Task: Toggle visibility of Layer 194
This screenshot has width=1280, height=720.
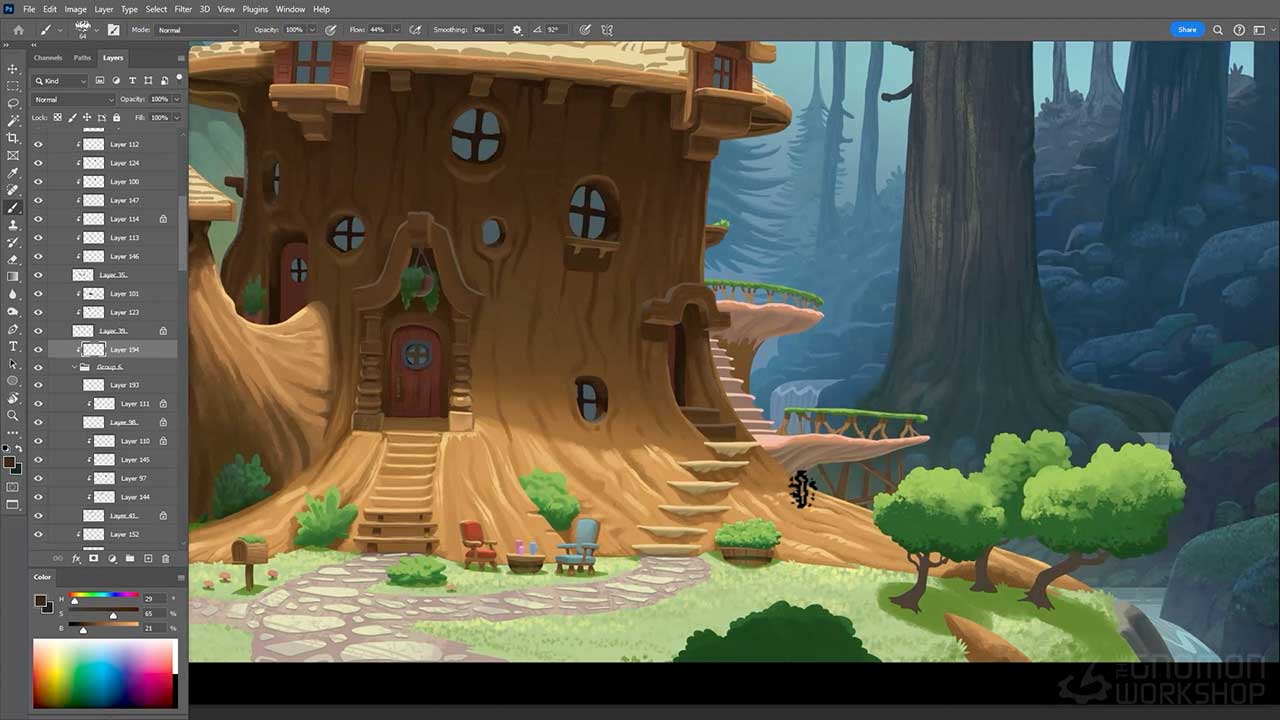Action: pos(38,349)
